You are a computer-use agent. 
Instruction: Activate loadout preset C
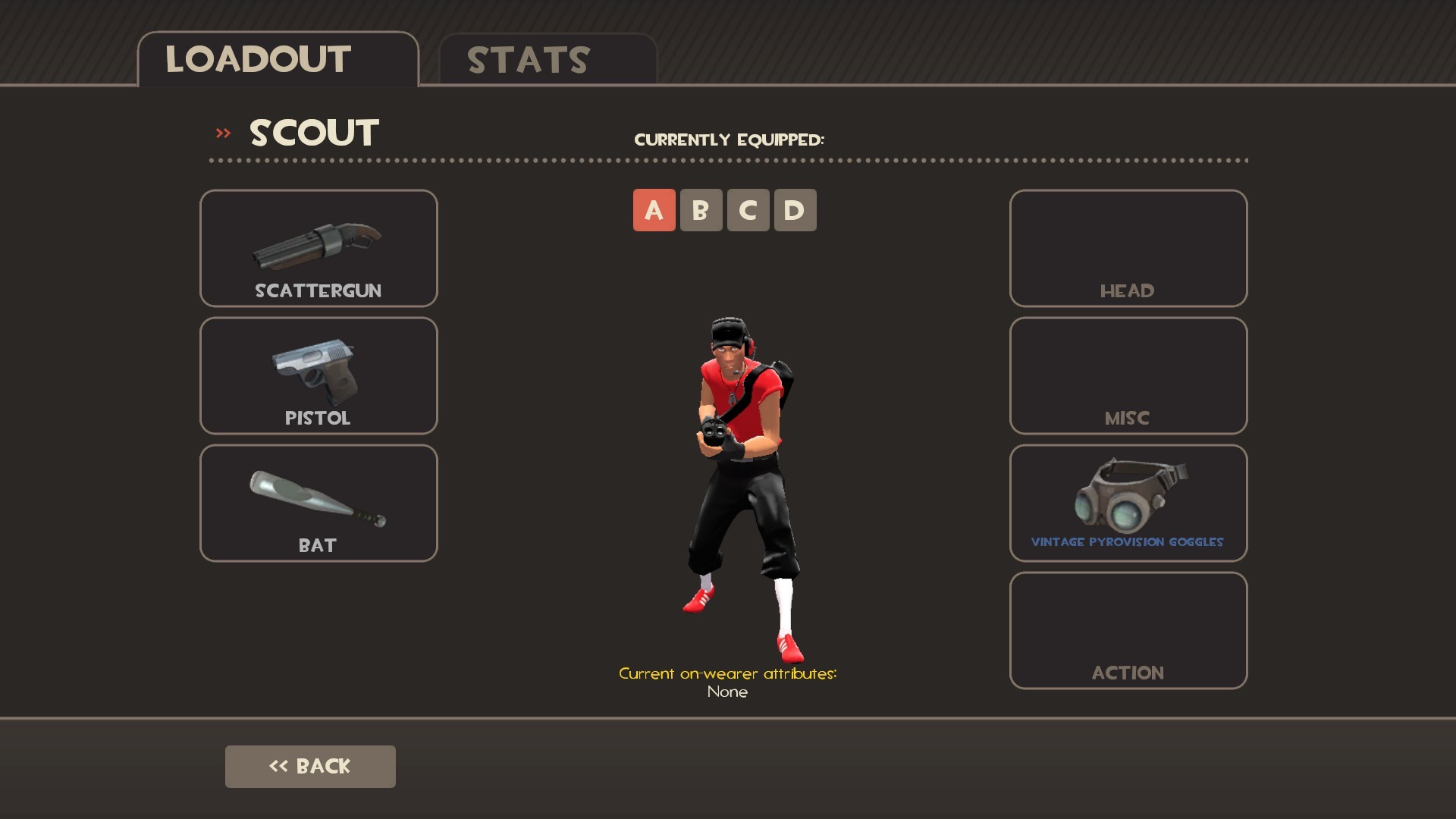(x=748, y=210)
